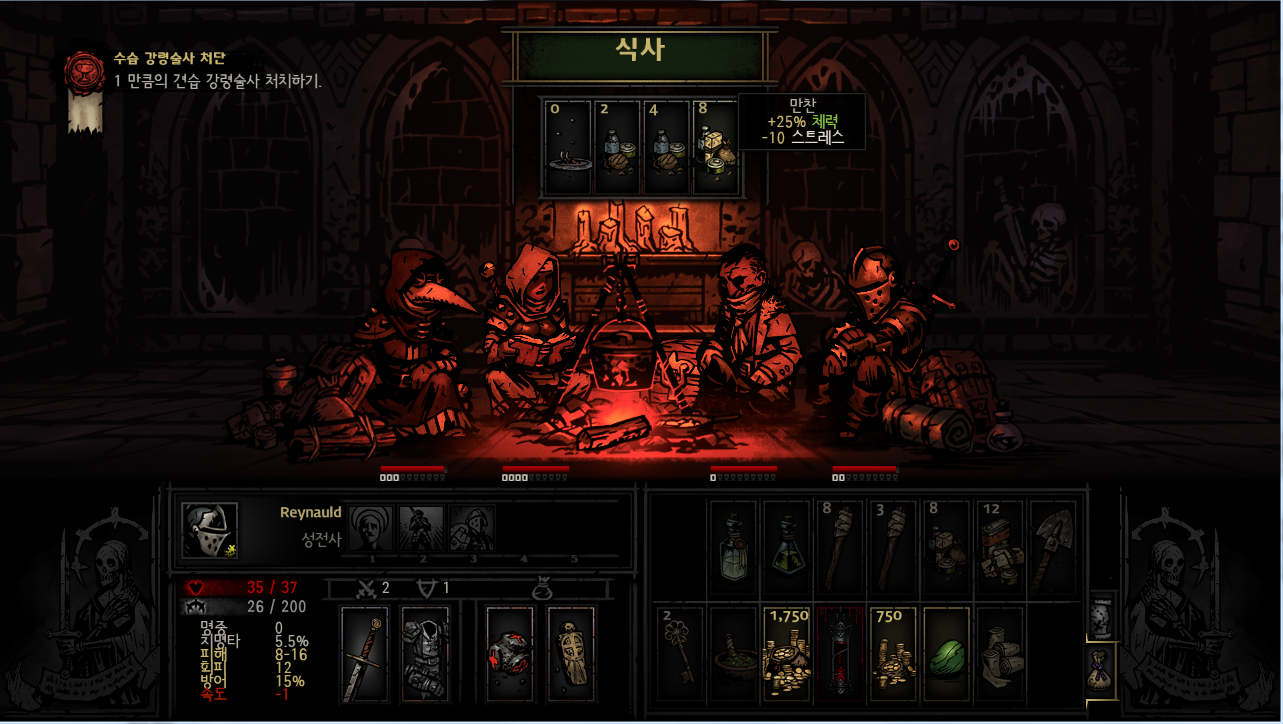
Task: Select the holy water bottle with red seal
Action: (x=735, y=548)
